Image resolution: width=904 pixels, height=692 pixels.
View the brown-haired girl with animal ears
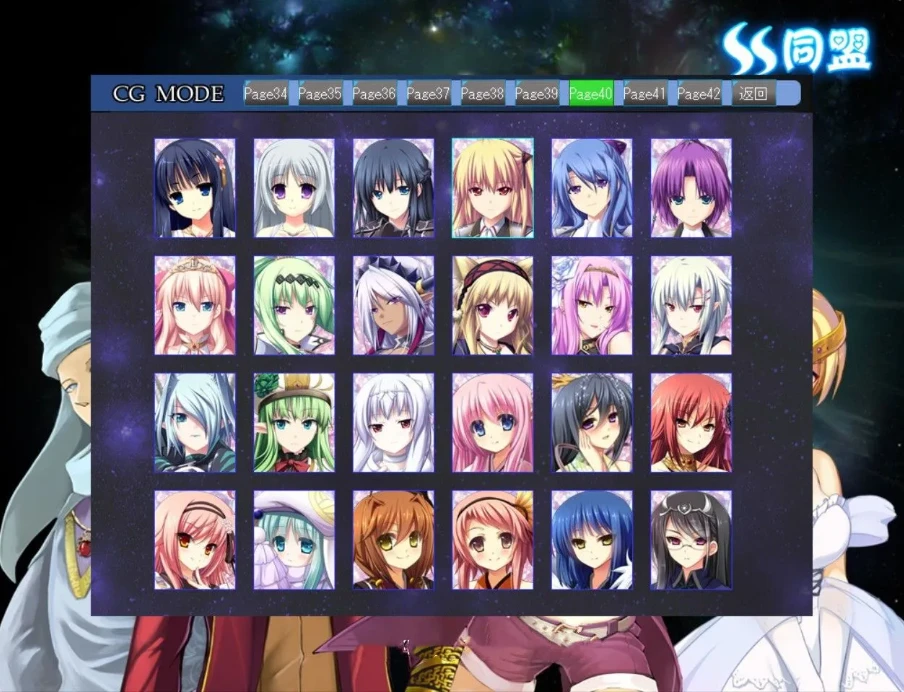393,540
